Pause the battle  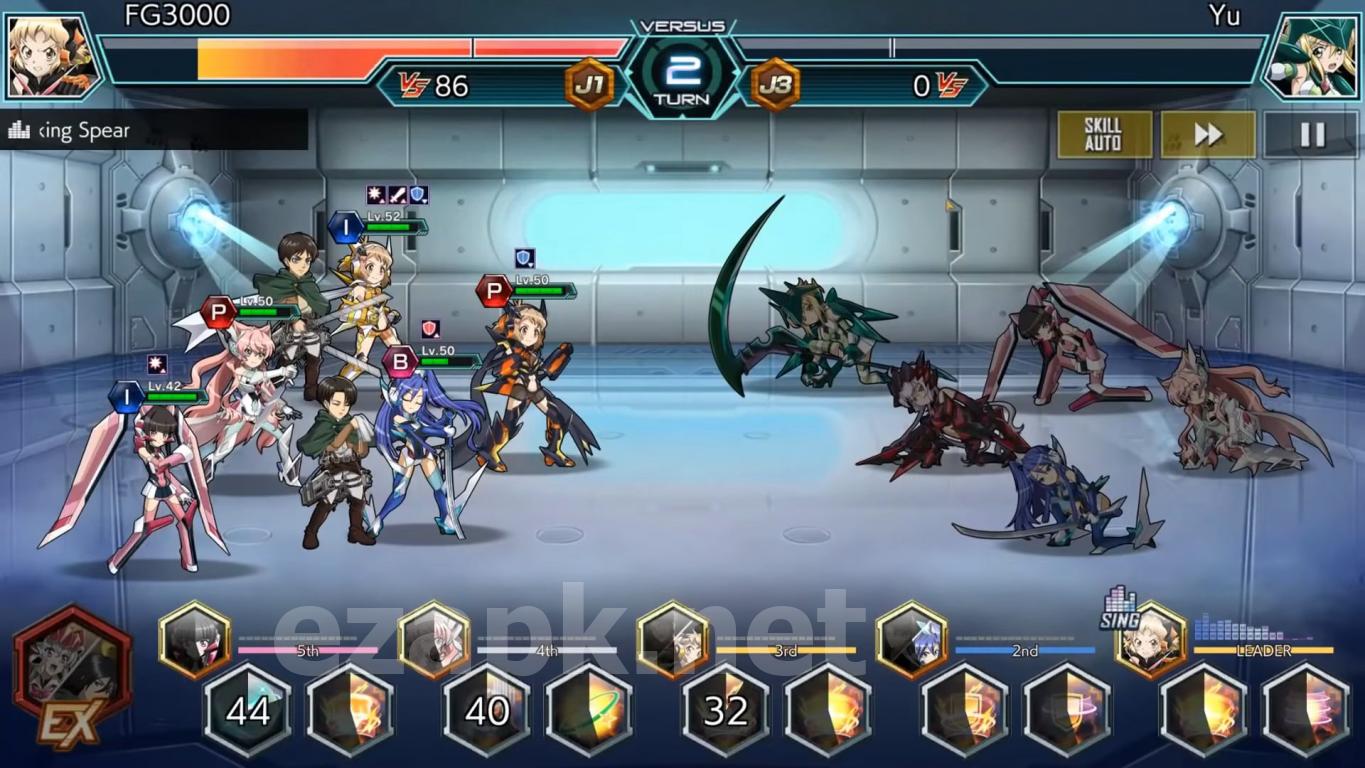(1311, 135)
